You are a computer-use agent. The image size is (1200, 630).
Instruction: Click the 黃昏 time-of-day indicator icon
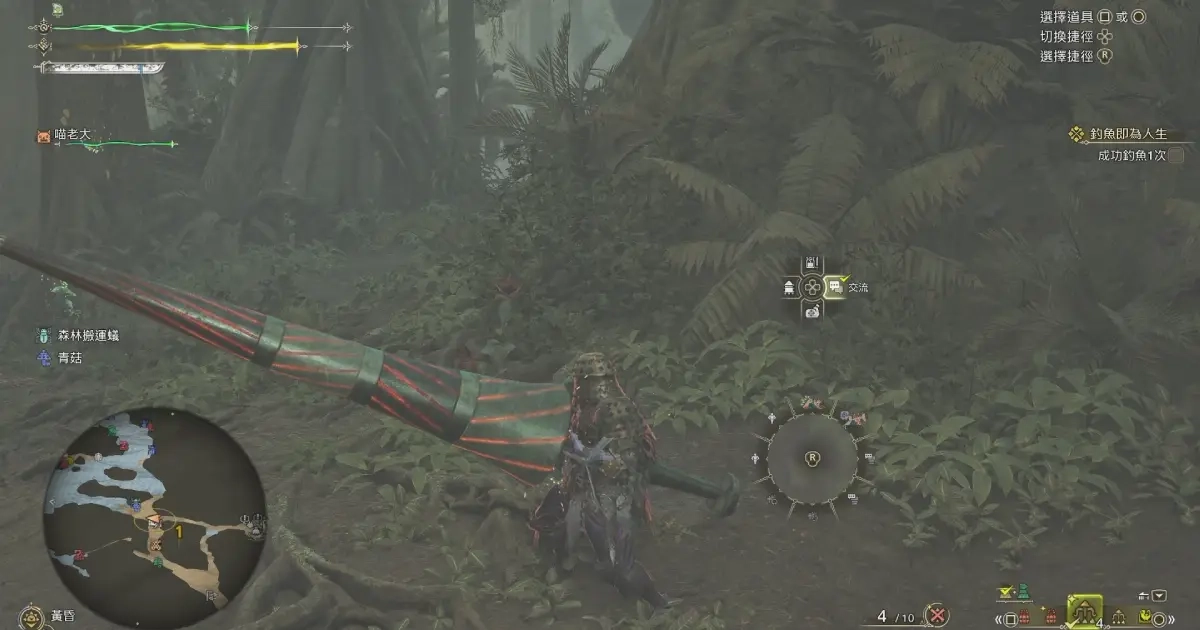pyautogui.click(x=32, y=616)
